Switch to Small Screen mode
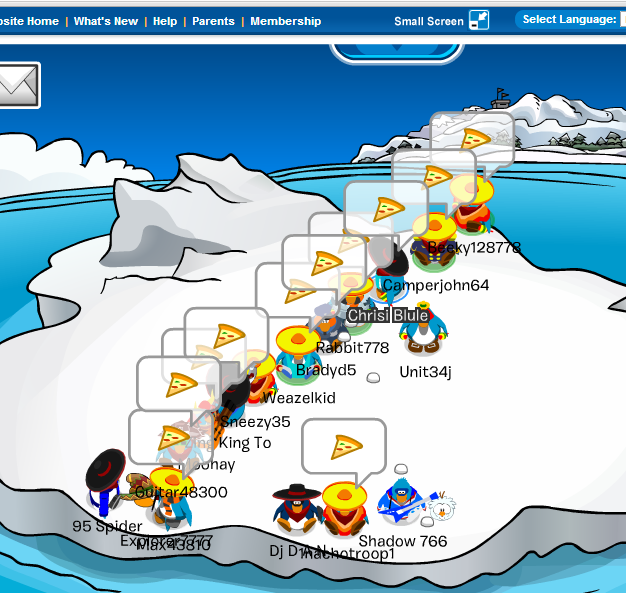This screenshot has height=593, width=626. pyautogui.click(x=441, y=21)
